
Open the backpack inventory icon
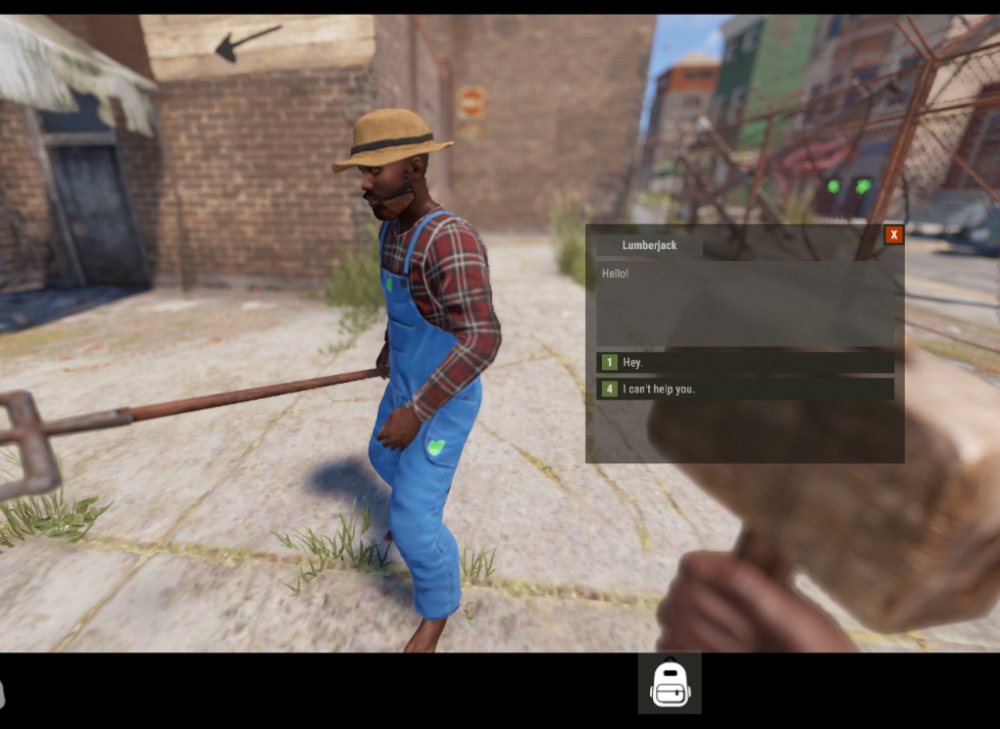tap(670, 685)
